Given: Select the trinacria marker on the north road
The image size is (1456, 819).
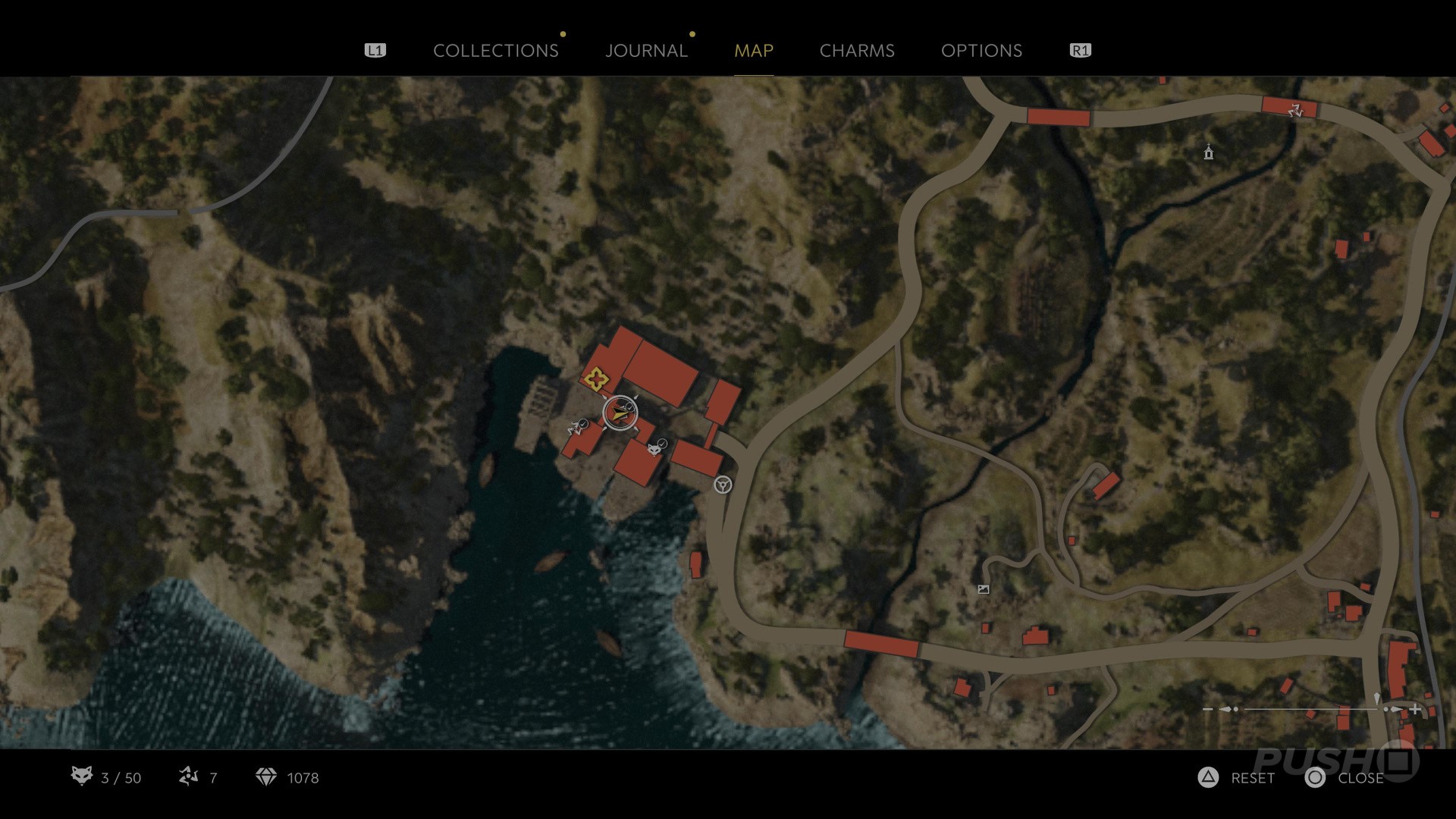Looking at the screenshot, I should tap(1295, 111).
